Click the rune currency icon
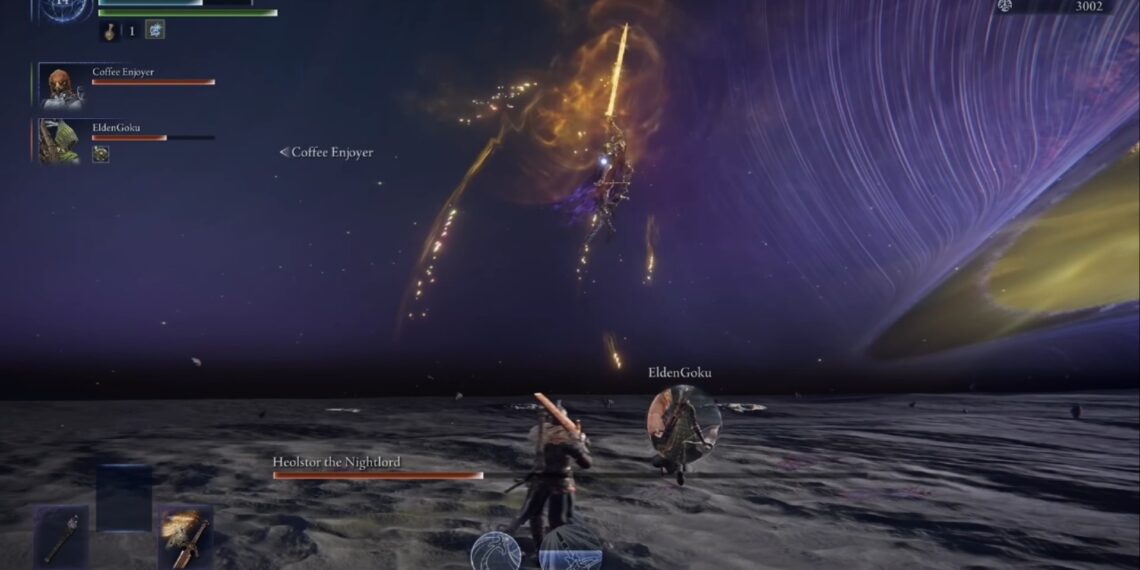1140x570 pixels. [1003, 6]
